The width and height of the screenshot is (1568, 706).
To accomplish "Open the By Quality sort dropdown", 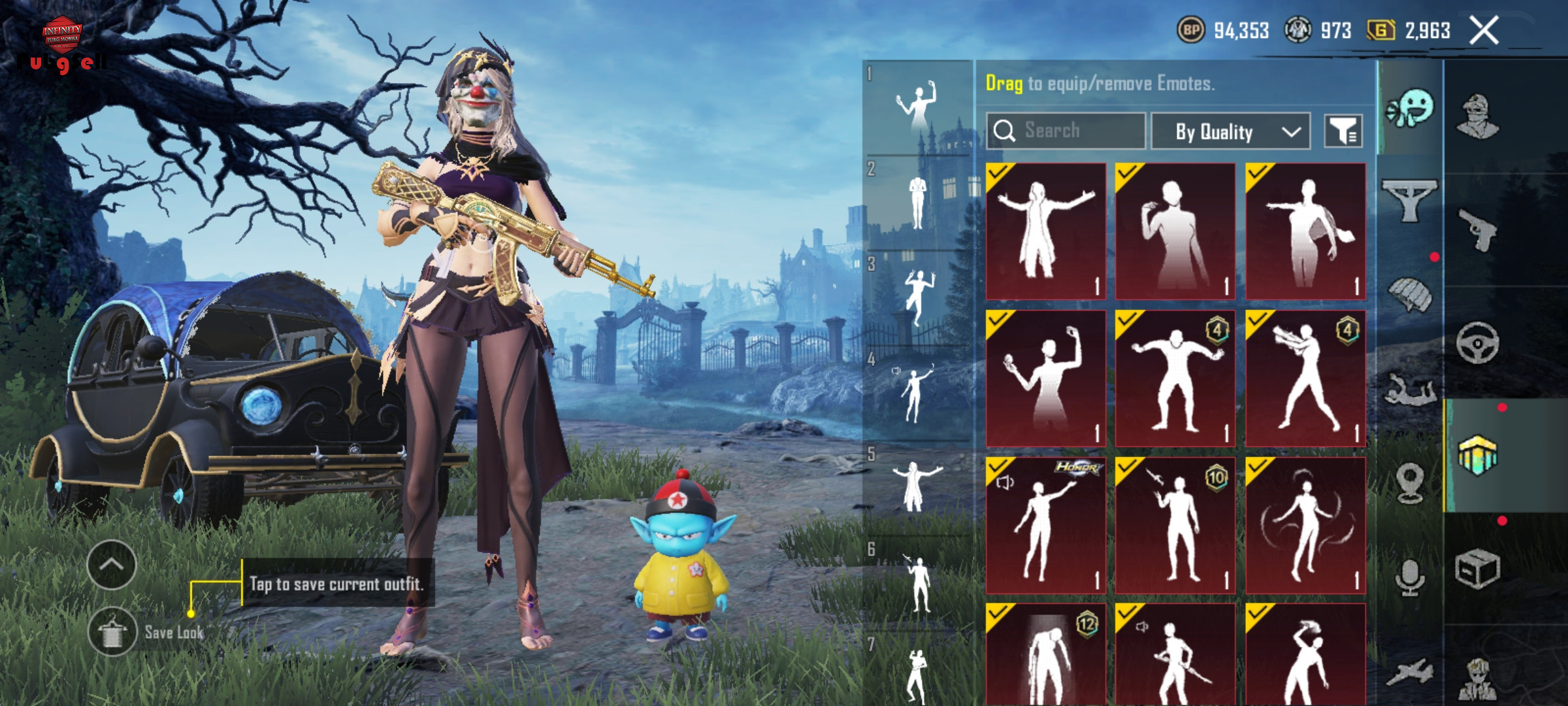I will (x=1230, y=131).
